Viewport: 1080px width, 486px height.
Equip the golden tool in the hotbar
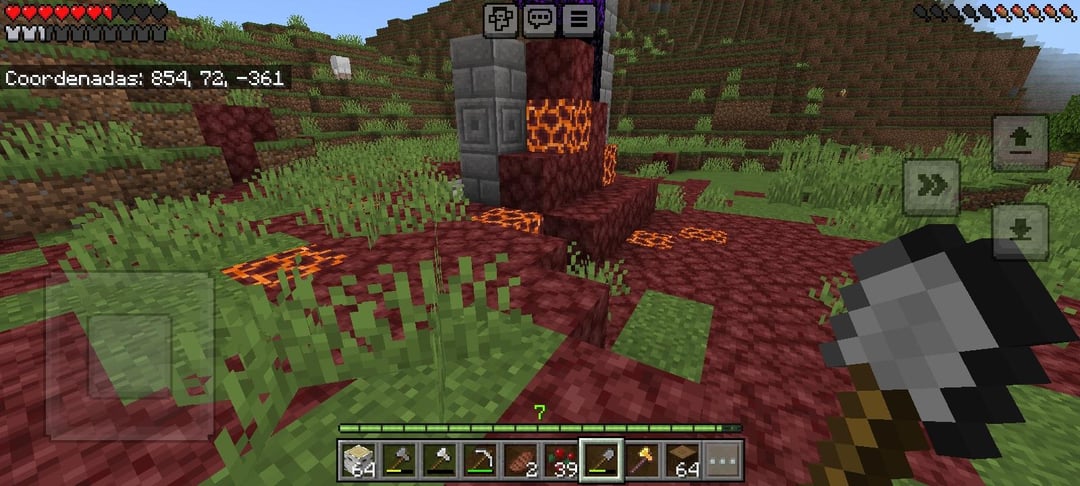coord(641,461)
